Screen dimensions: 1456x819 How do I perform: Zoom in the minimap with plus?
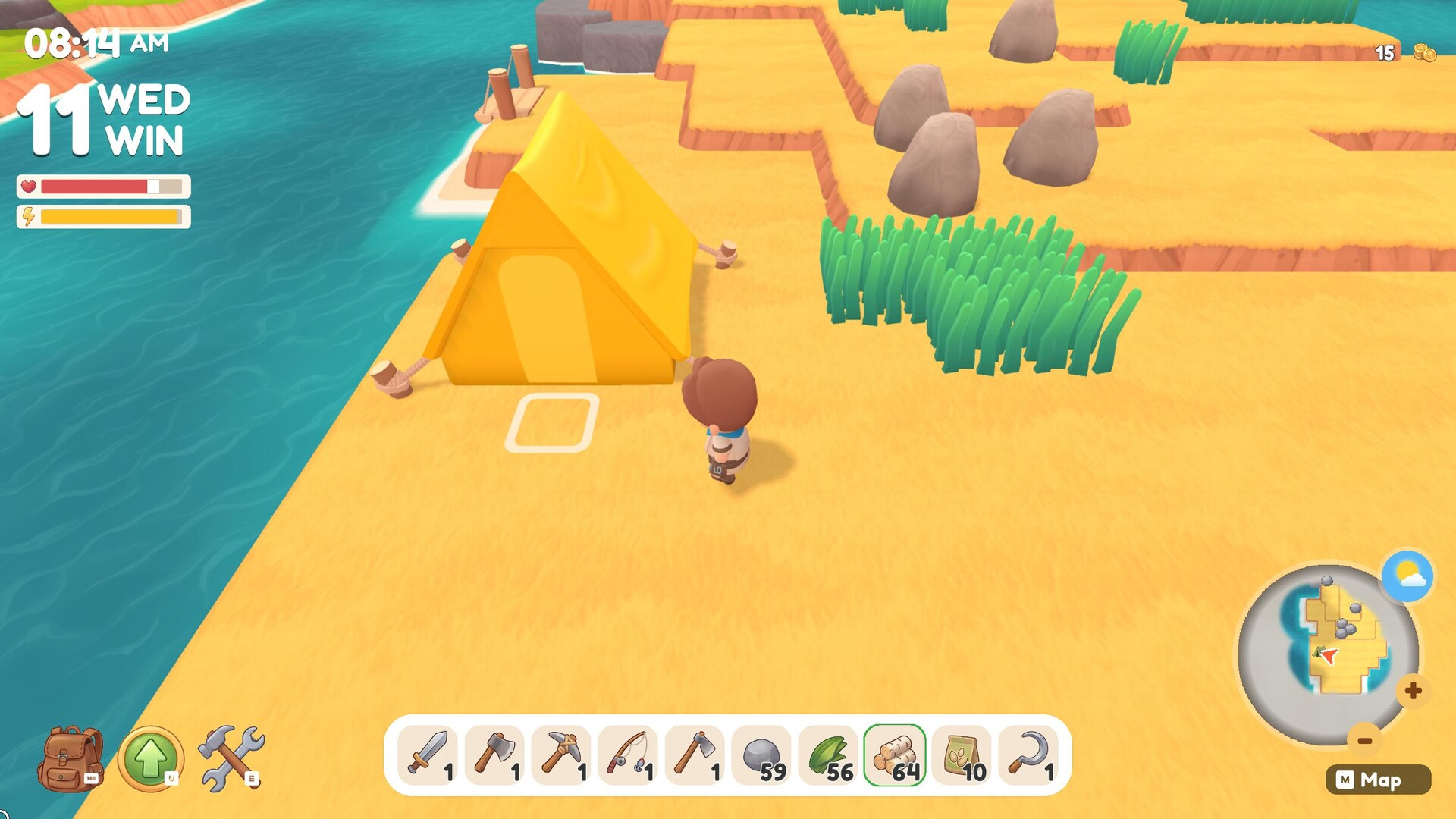(x=1413, y=691)
